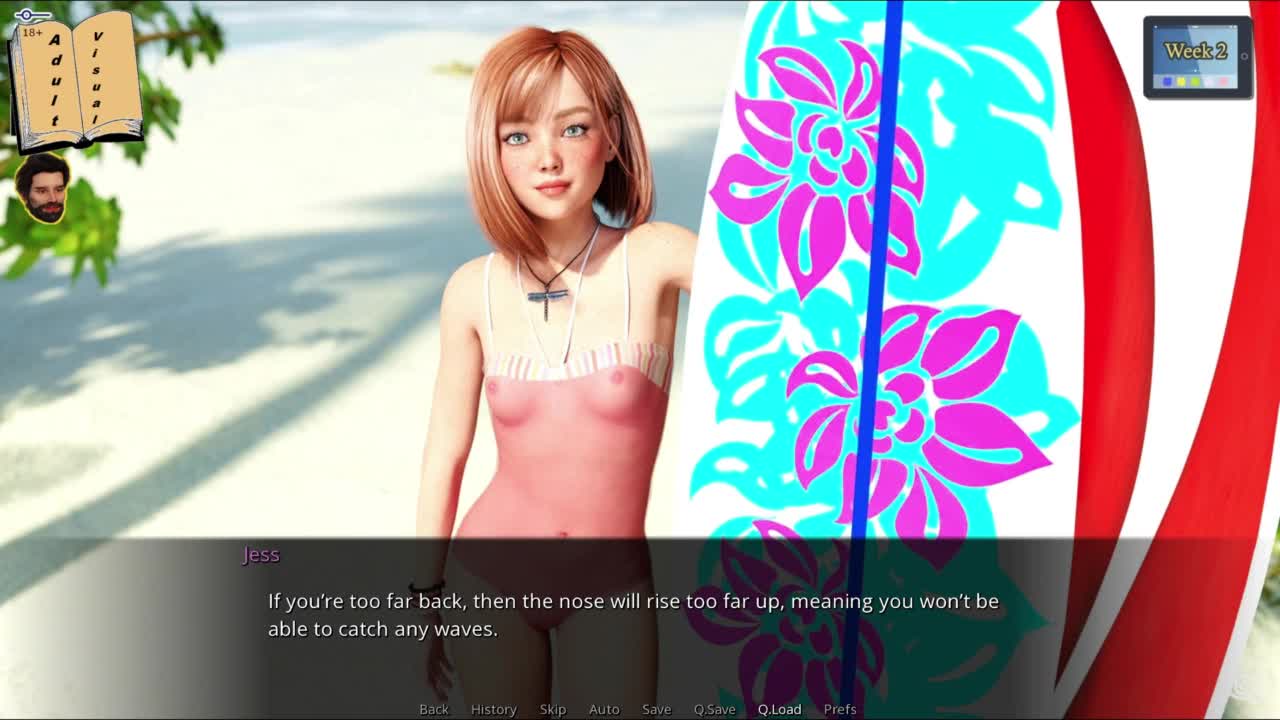Open the dialogue History log
This screenshot has width=1280, height=720.
point(493,709)
